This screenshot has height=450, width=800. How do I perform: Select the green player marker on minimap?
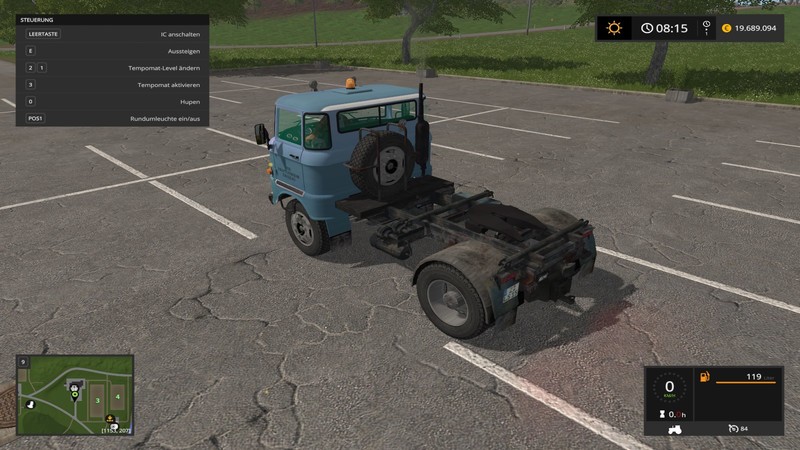pyautogui.click(x=75, y=395)
